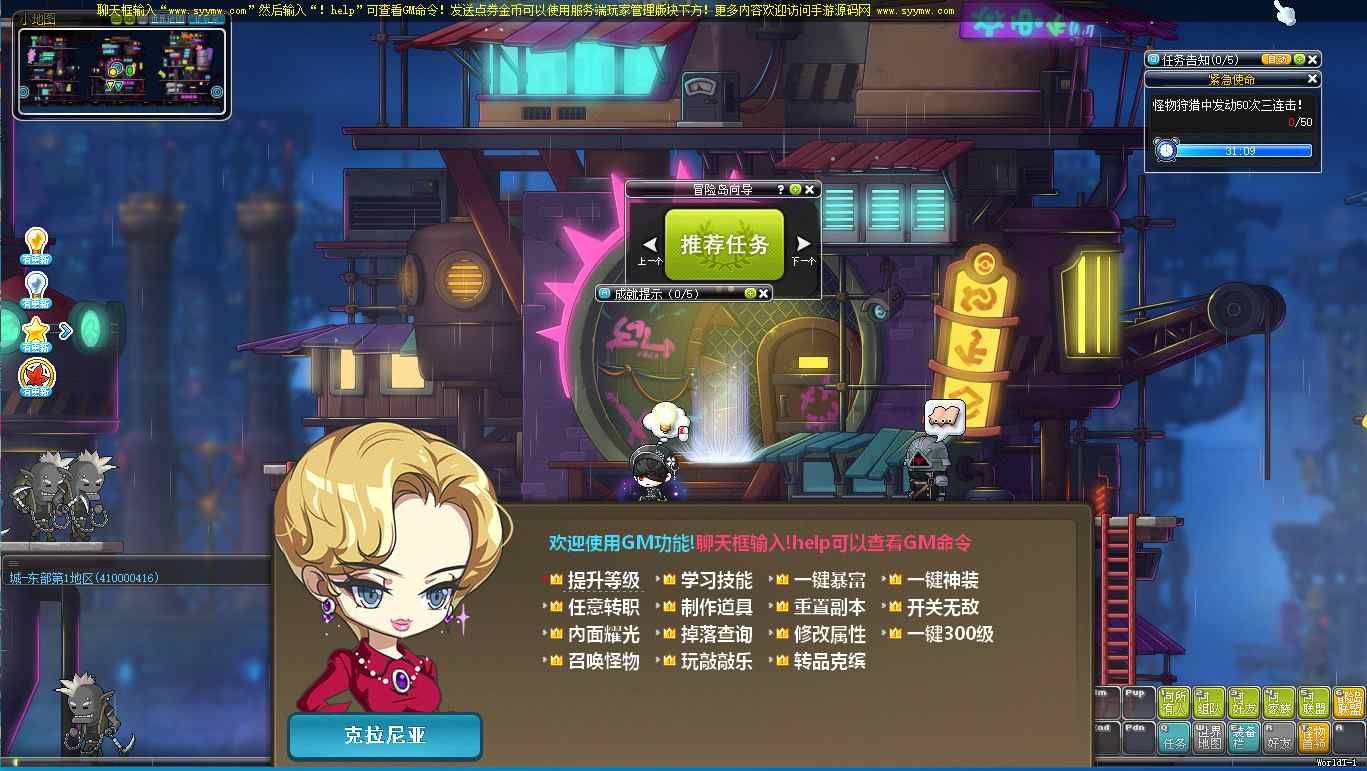
Task: Select 一键300级 in the GM dialog
Action: click(x=945, y=633)
